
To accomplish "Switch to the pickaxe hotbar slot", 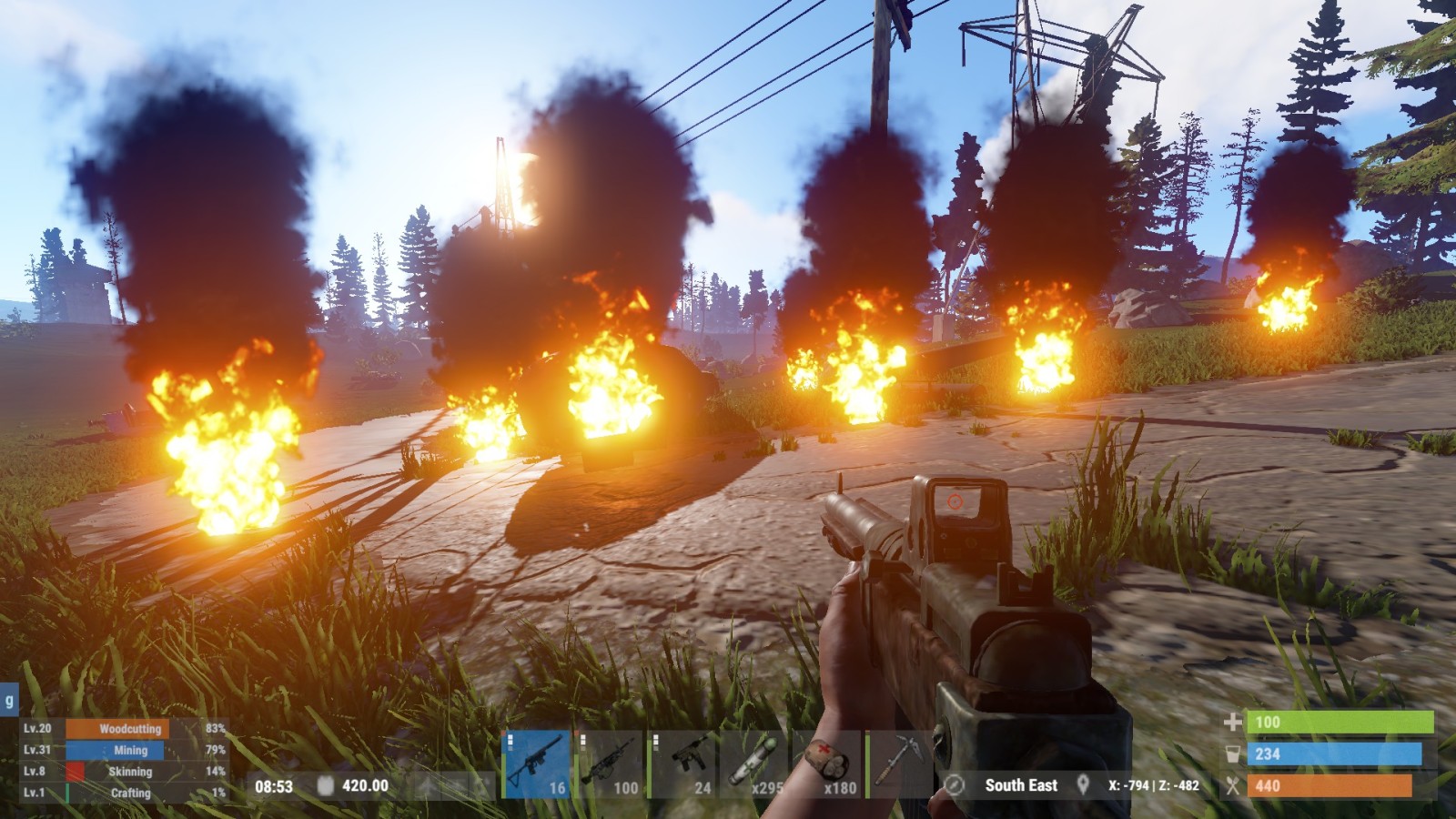I will click(x=900, y=764).
